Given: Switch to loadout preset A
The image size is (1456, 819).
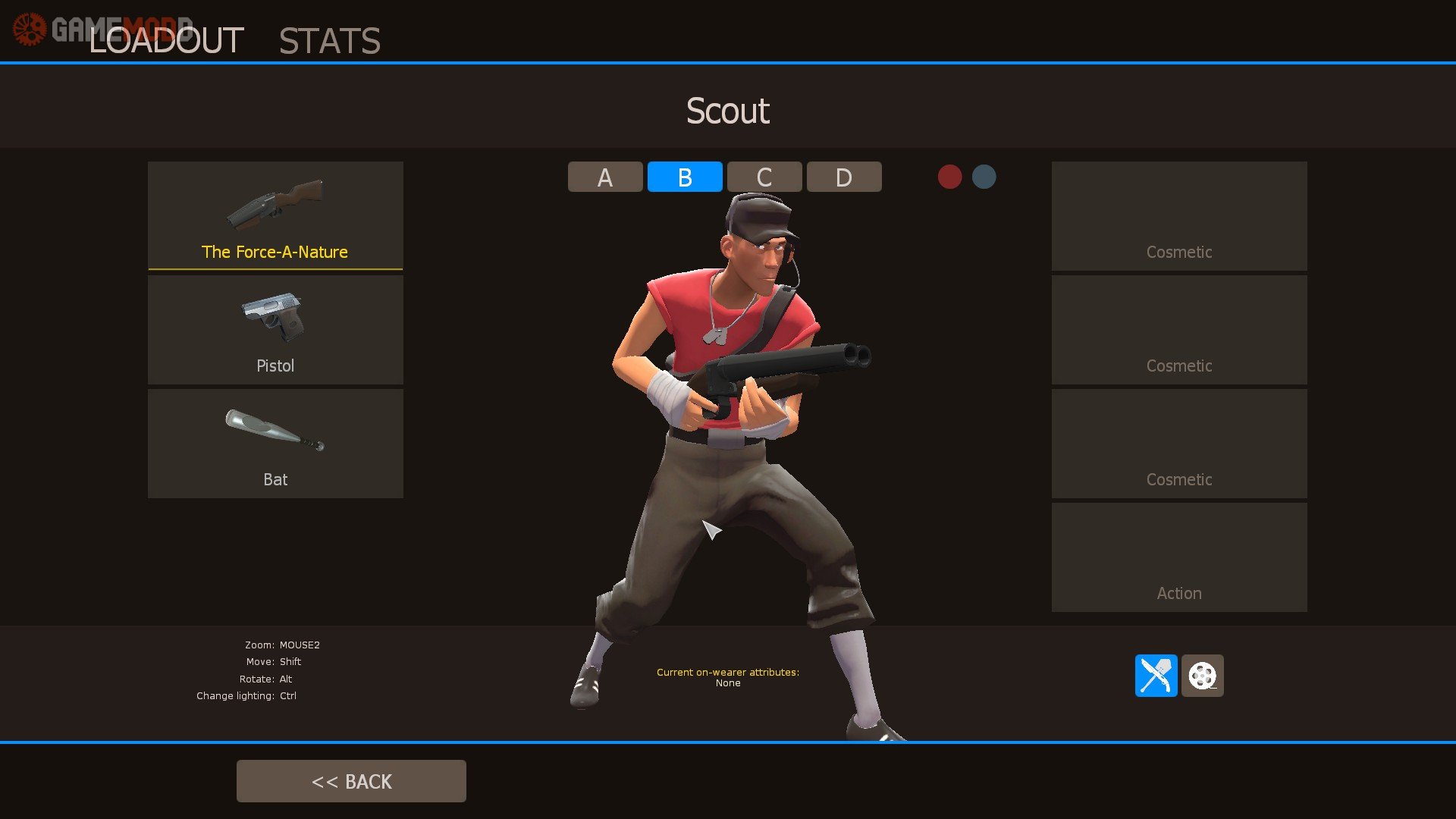Looking at the screenshot, I should point(605,177).
